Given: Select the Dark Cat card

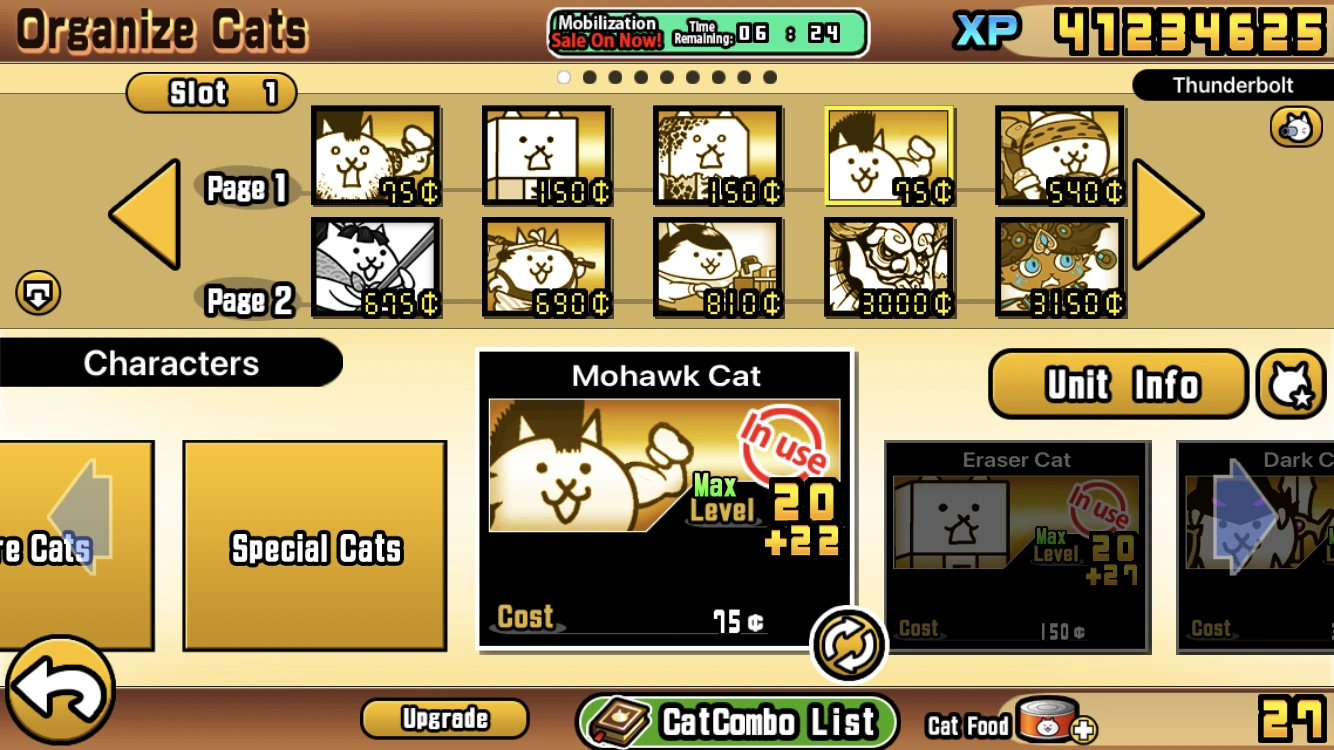Looking at the screenshot, I should pyautogui.click(x=1260, y=548).
